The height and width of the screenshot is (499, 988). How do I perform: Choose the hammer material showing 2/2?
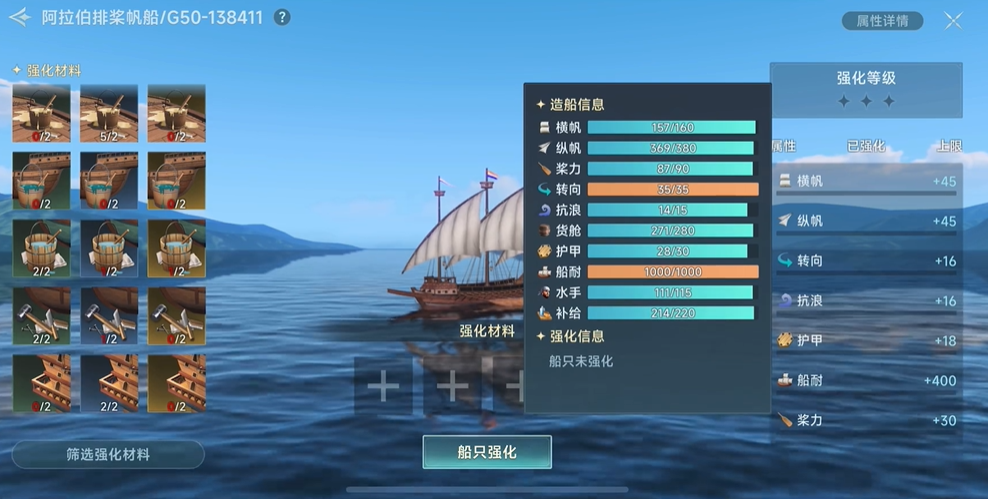(x=41, y=316)
